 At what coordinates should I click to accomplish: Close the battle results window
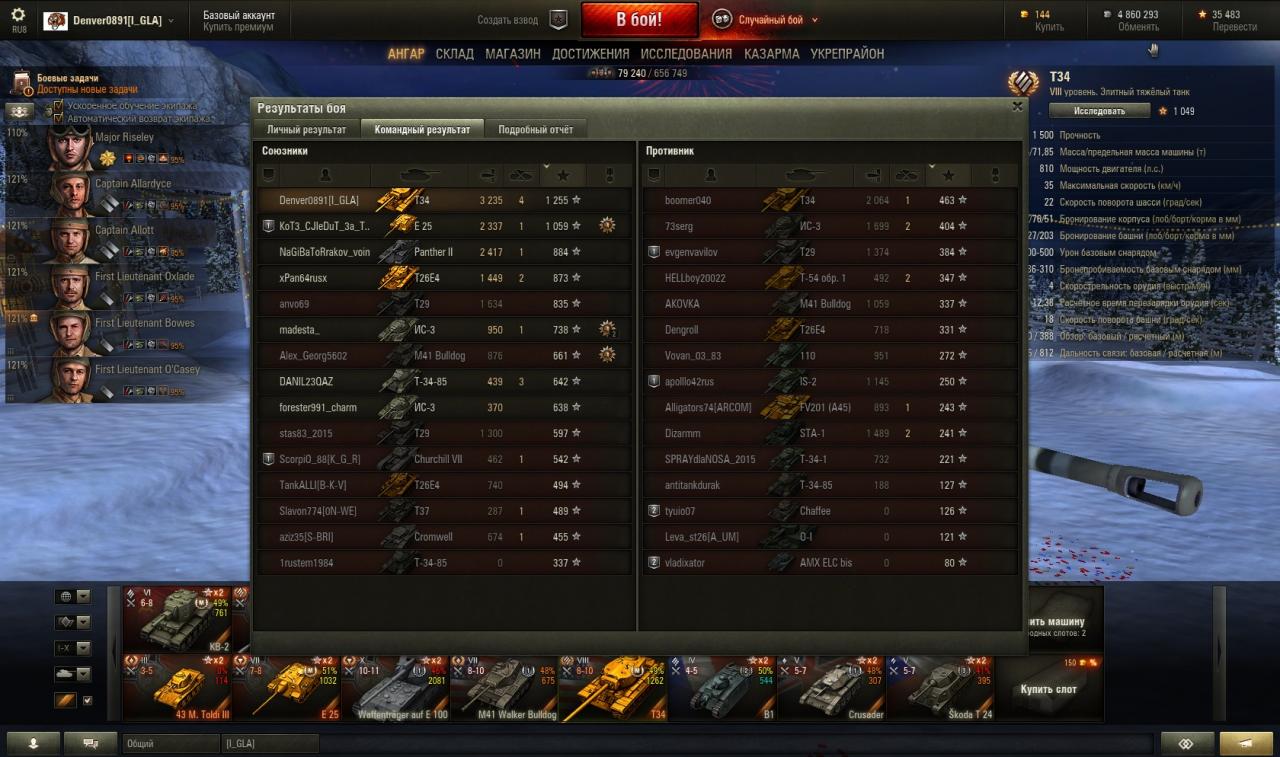click(x=1017, y=106)
